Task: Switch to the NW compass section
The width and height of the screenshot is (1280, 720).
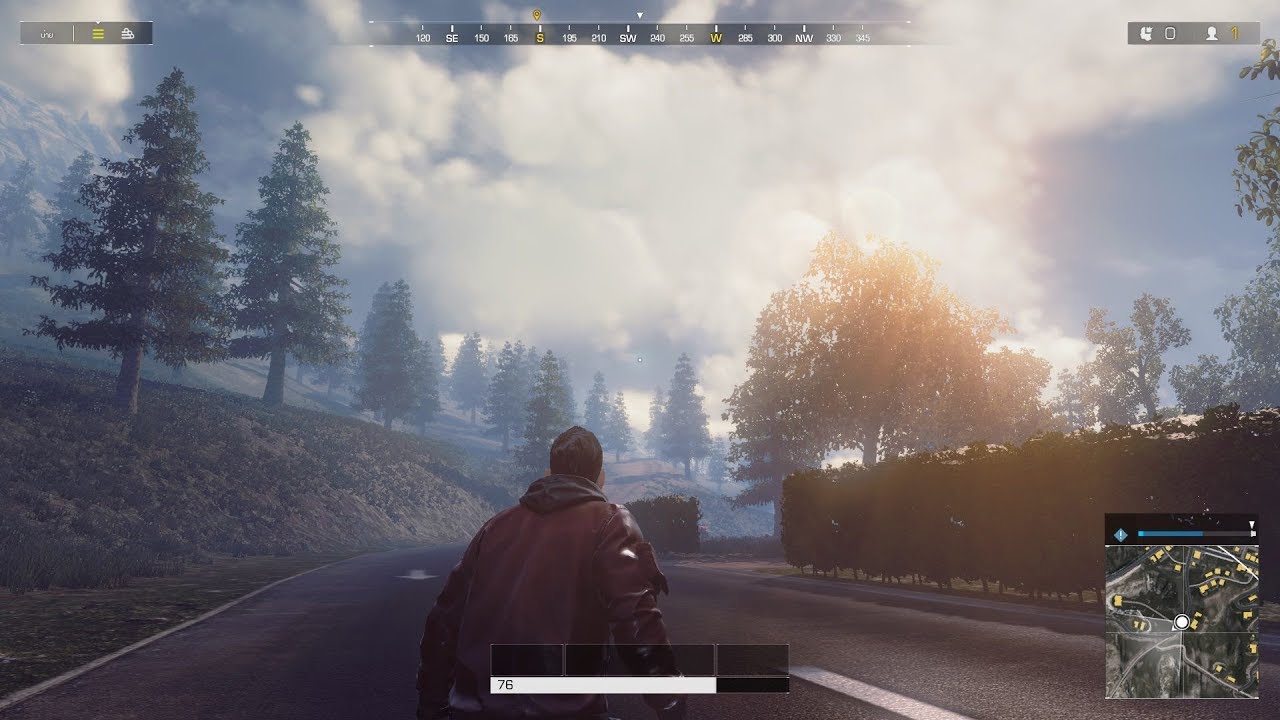Action: pyautogui.click(x=804, y=36)
